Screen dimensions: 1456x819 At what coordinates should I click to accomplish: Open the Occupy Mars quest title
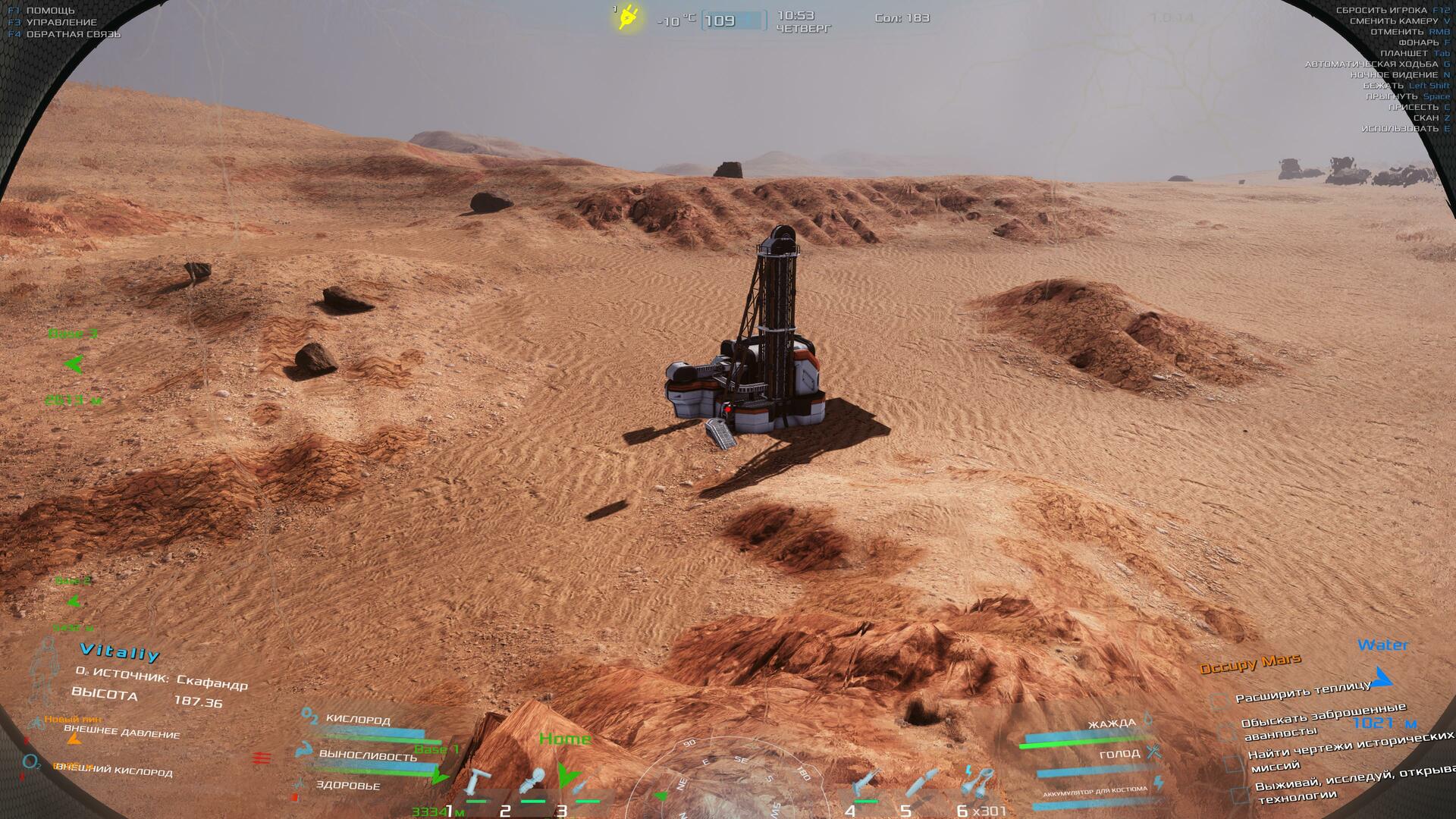1250,664
